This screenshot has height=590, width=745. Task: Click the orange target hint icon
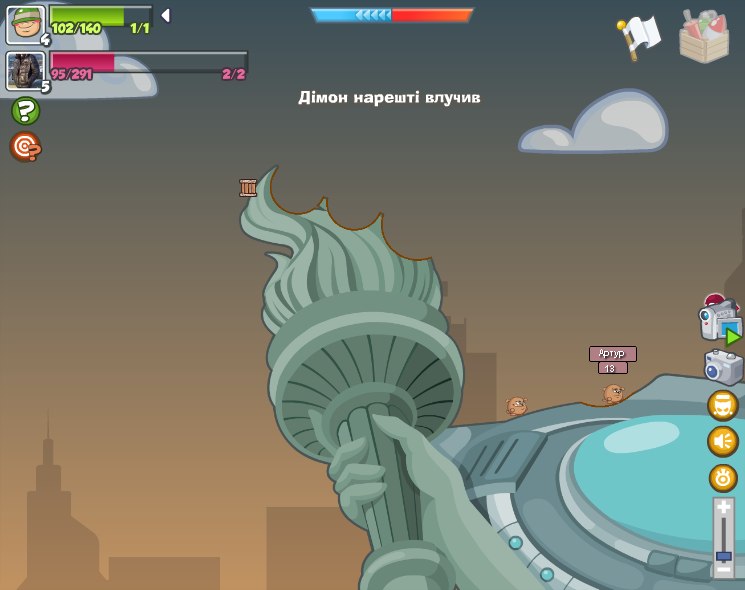pos(25,147)
